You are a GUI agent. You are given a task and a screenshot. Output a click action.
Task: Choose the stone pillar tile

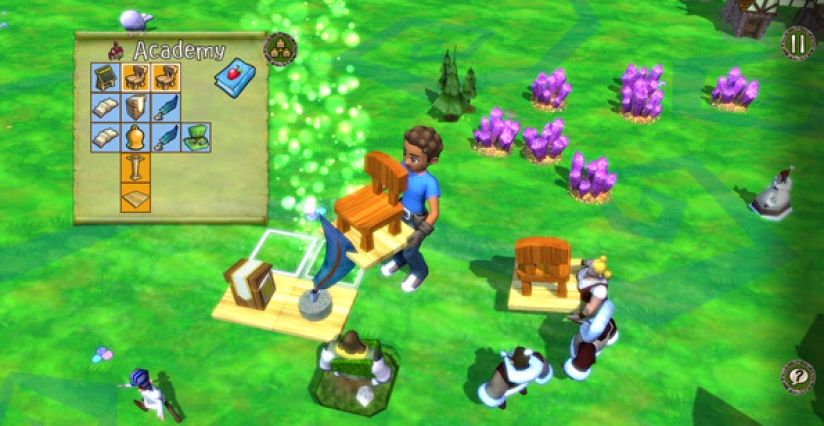136,167
